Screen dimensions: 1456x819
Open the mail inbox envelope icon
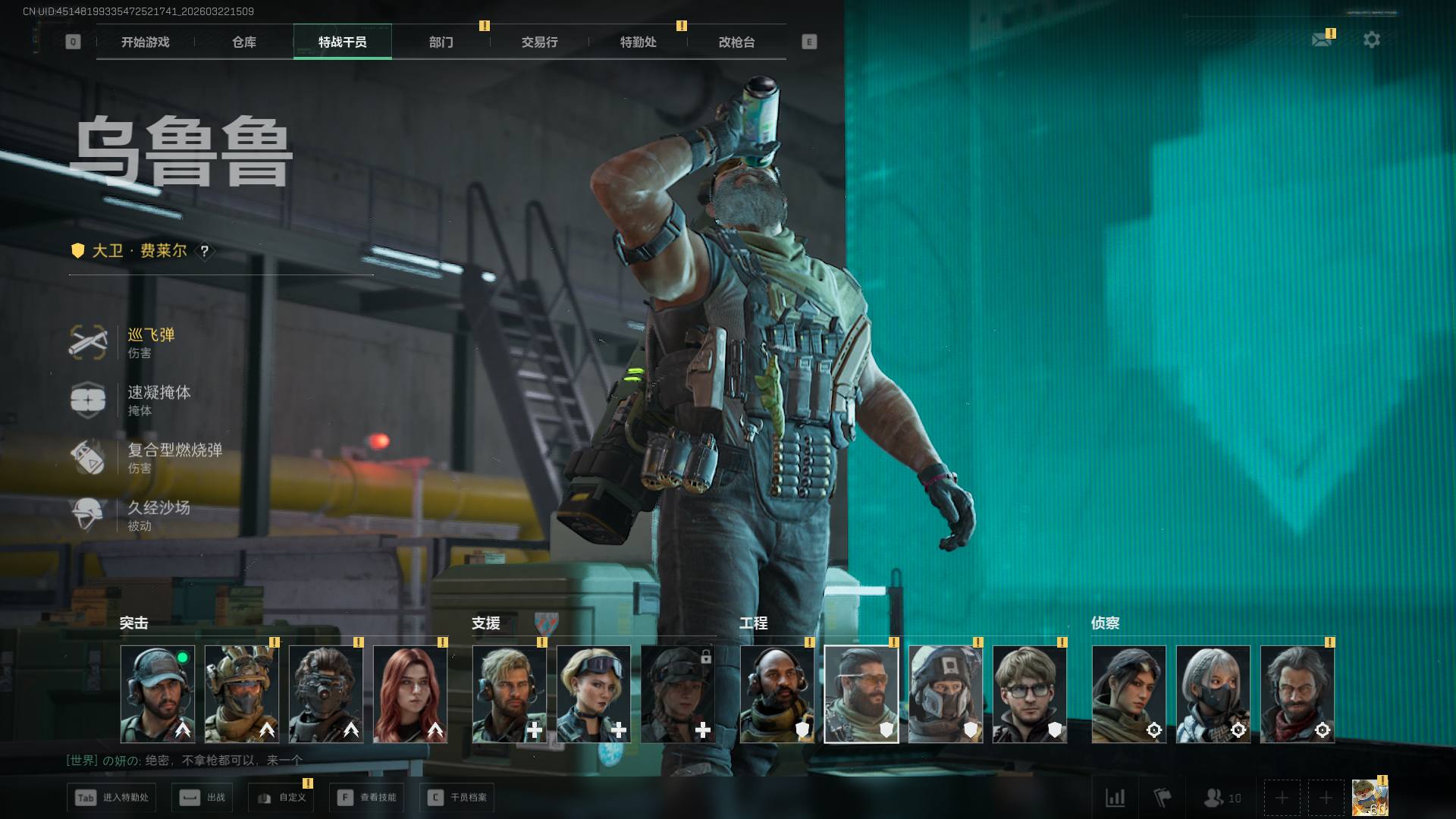pos(1322,39)
